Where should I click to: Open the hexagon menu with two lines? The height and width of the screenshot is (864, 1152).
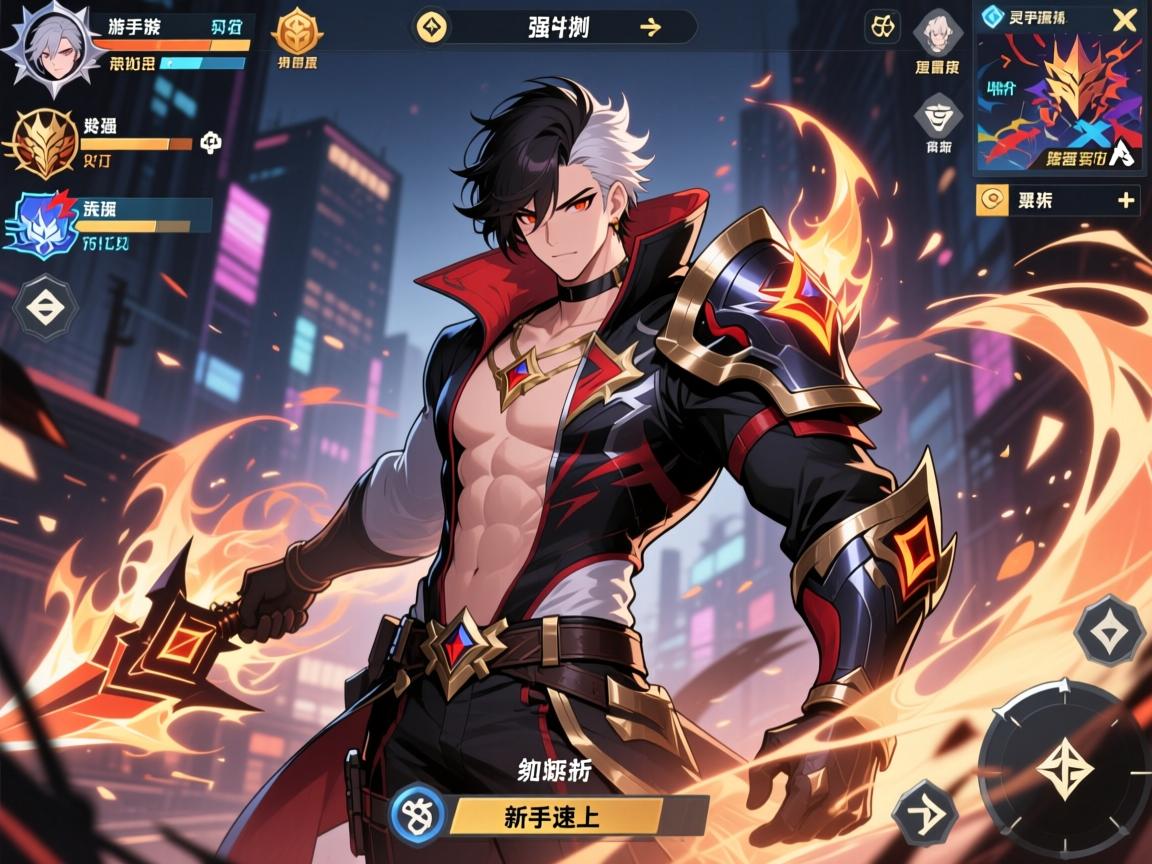(45, 308)
